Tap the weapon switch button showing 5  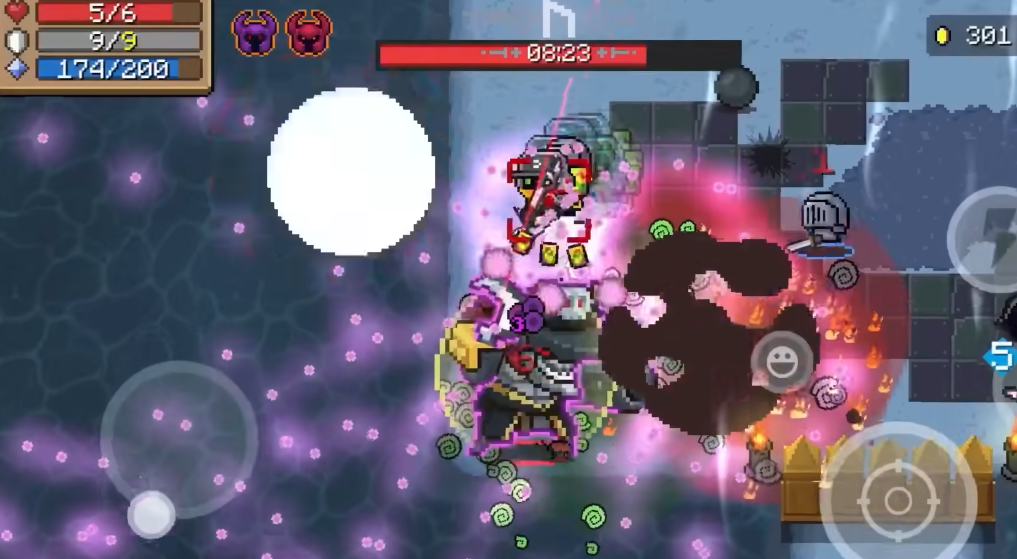tap(1001, 356)
